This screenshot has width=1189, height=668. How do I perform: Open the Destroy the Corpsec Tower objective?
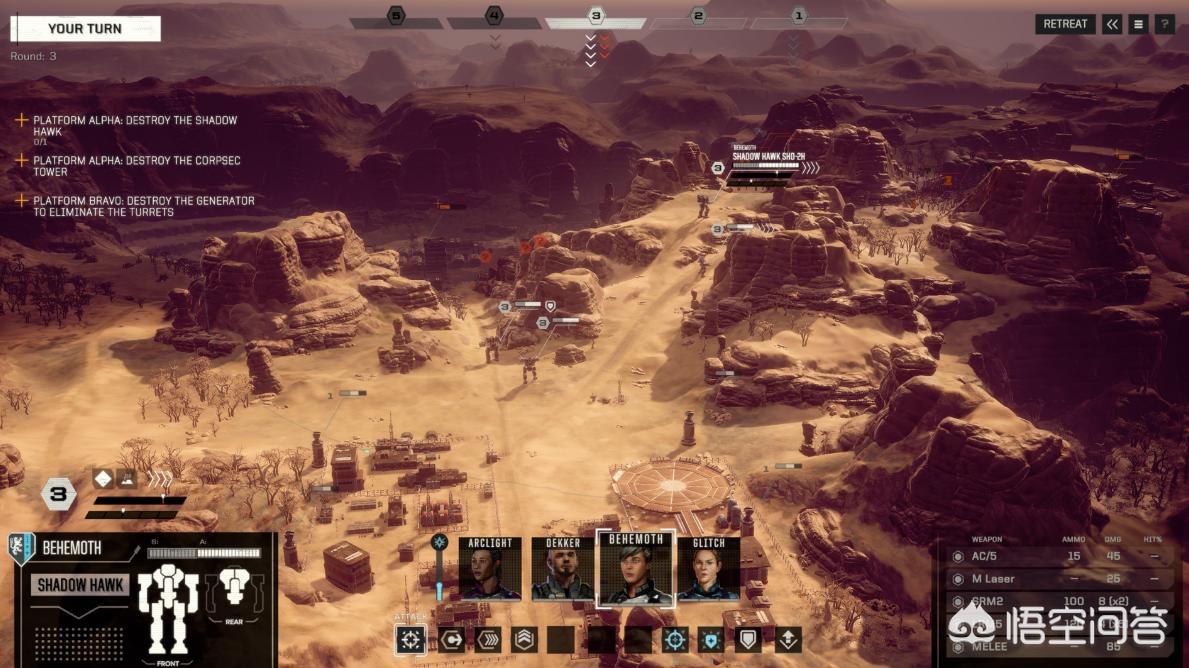[136, 166]
